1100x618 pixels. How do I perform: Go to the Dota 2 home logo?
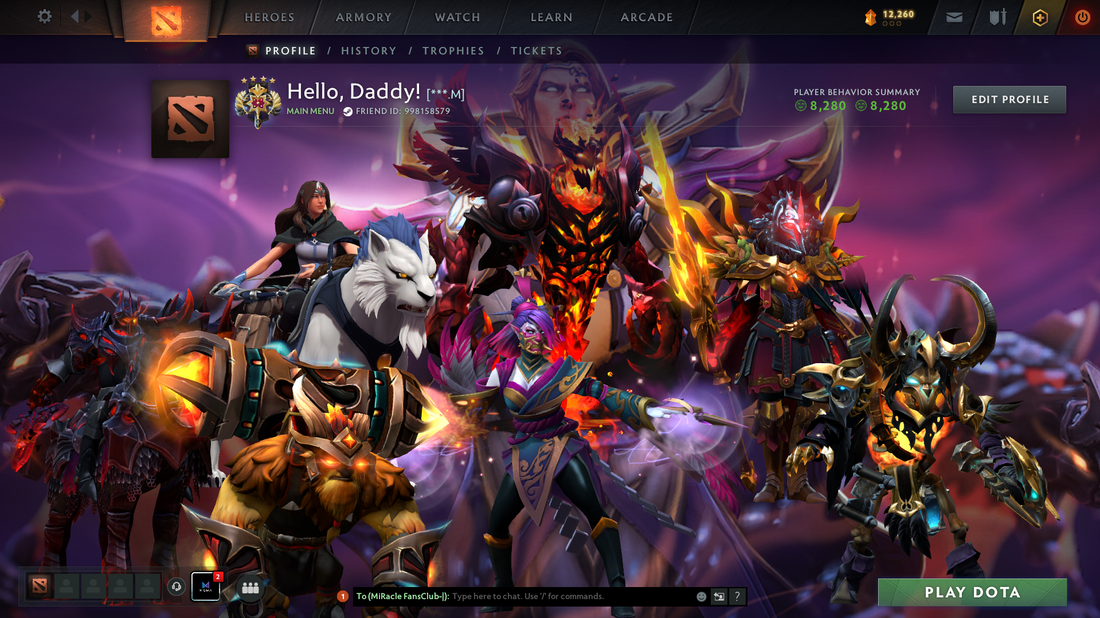click(165, 20)
